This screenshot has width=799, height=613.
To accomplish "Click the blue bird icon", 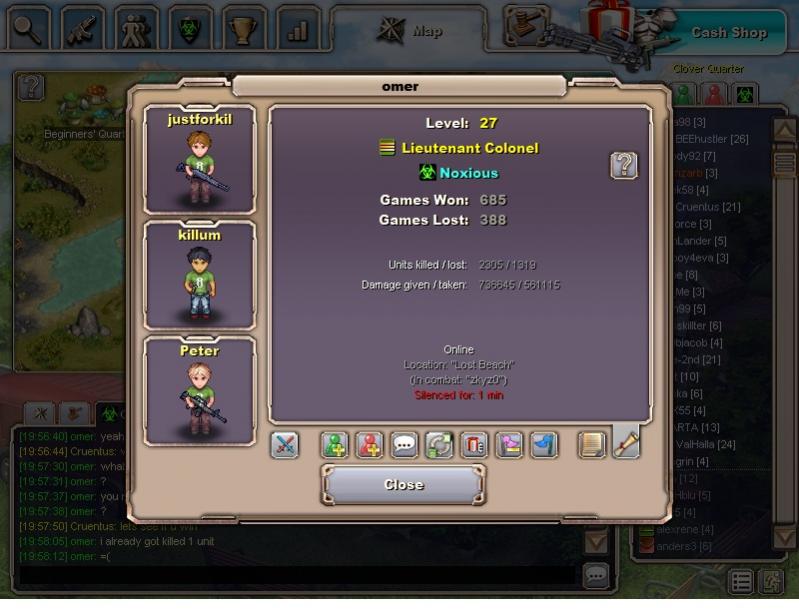I will pyautogui.click(x=544, y=445).
